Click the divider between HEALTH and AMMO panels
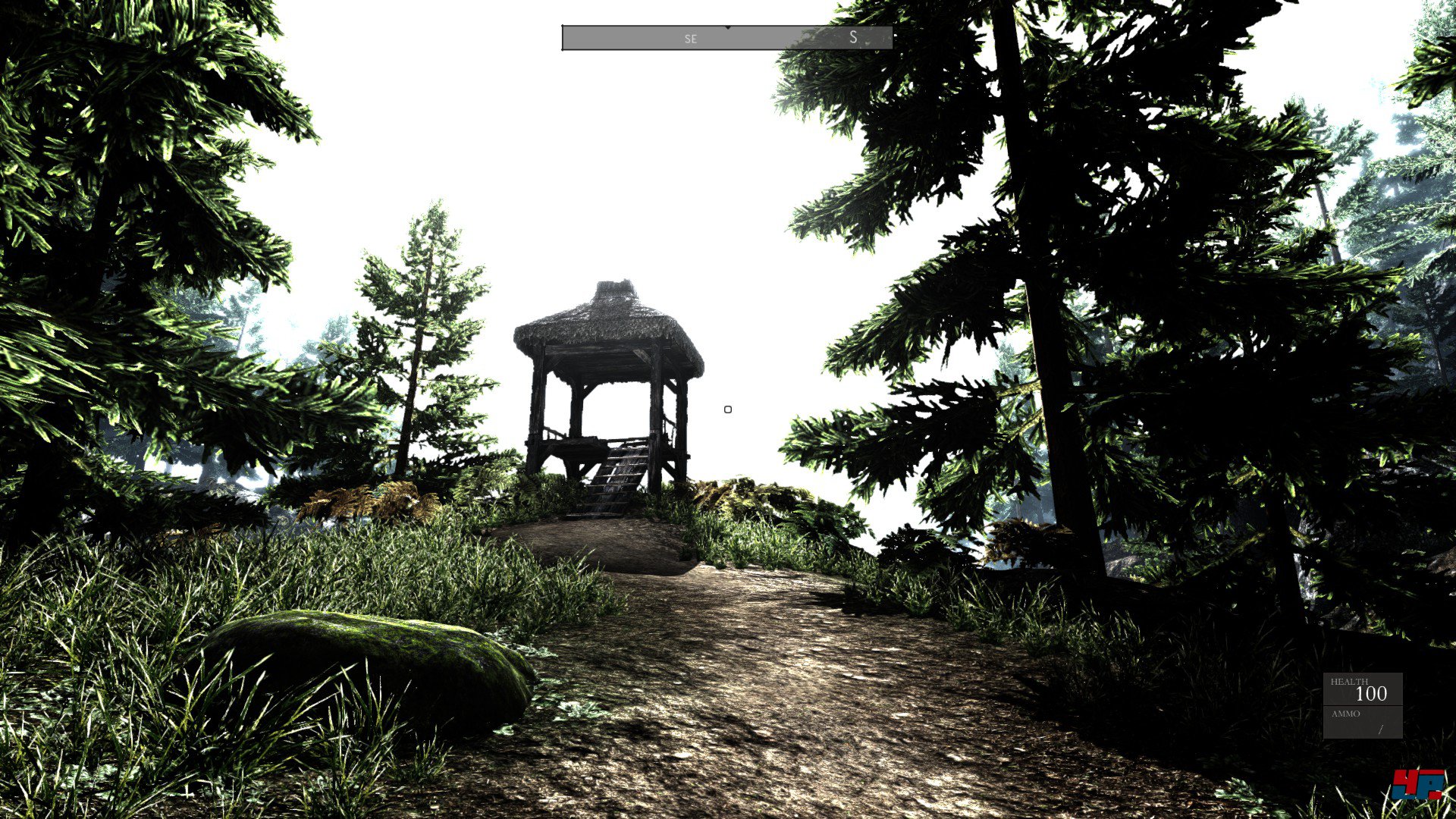This screenshot has height=819, width=1456. 1365,705
